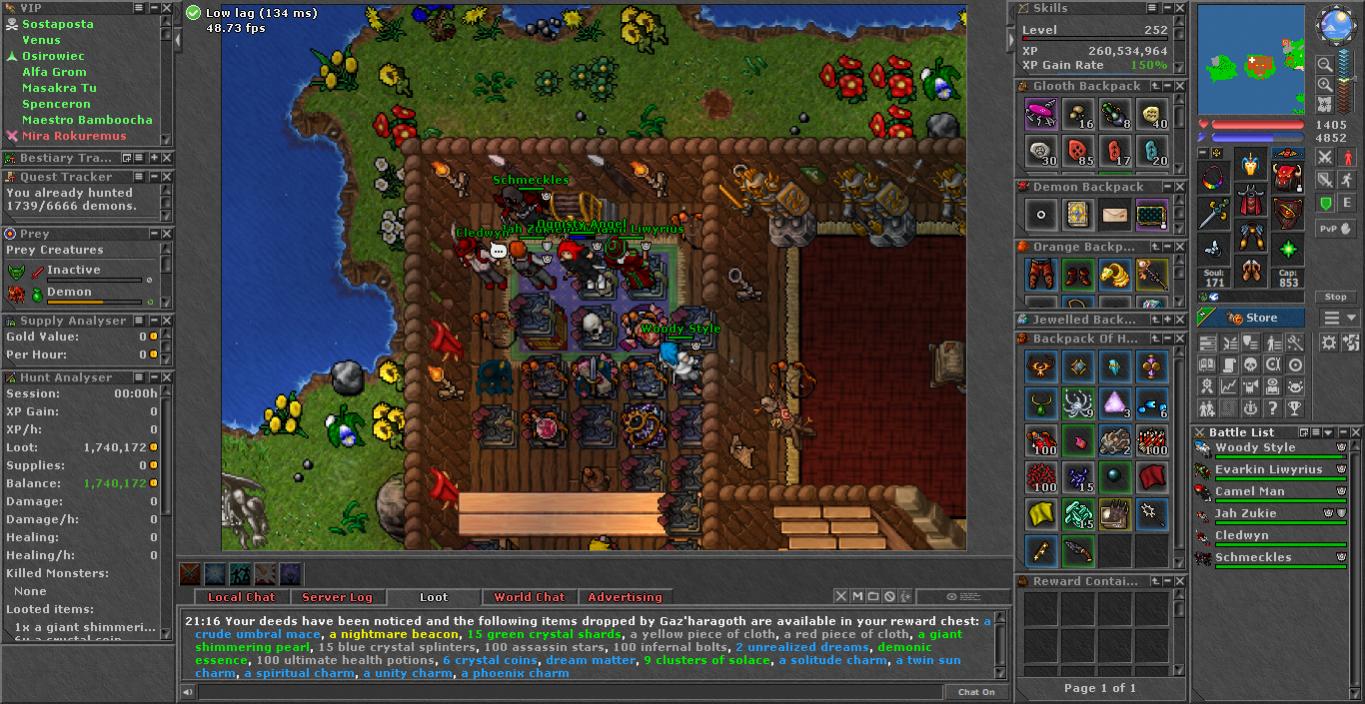
Task: Click the minimap
Action: pos(1250,60)
